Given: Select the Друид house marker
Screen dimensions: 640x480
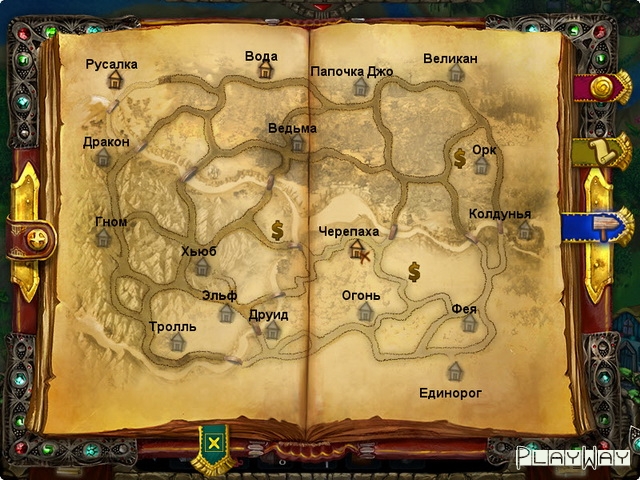Looking at the screenshot, I should pyautogui.click(x=272, y=330).
